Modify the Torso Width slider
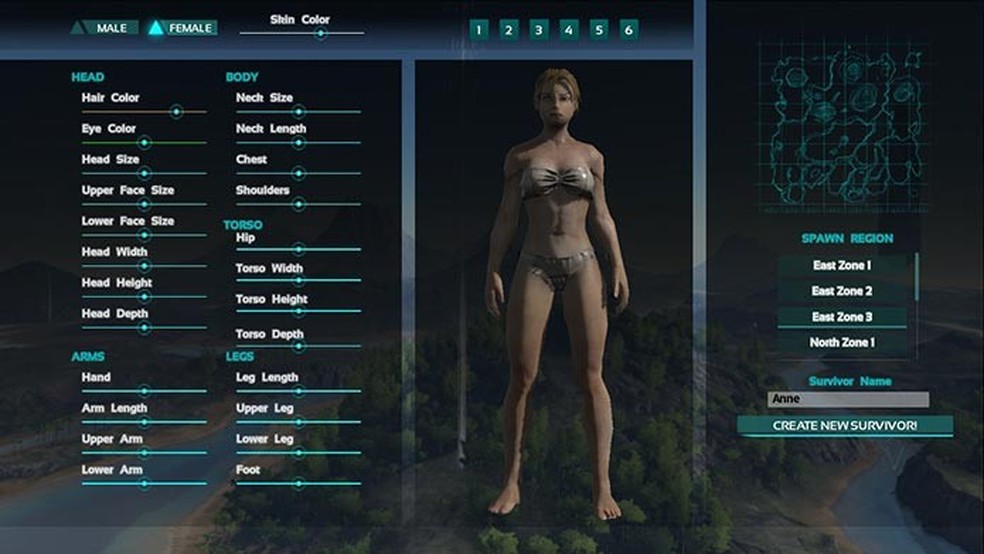 click(x=298, y=281)
